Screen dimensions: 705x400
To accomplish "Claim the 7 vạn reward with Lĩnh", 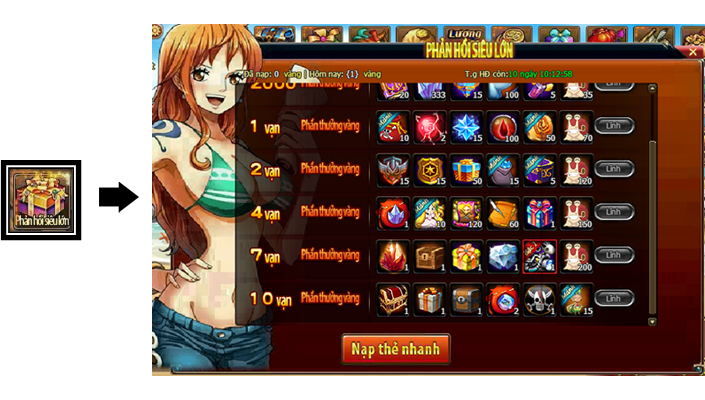I will (x=614, y=256).
